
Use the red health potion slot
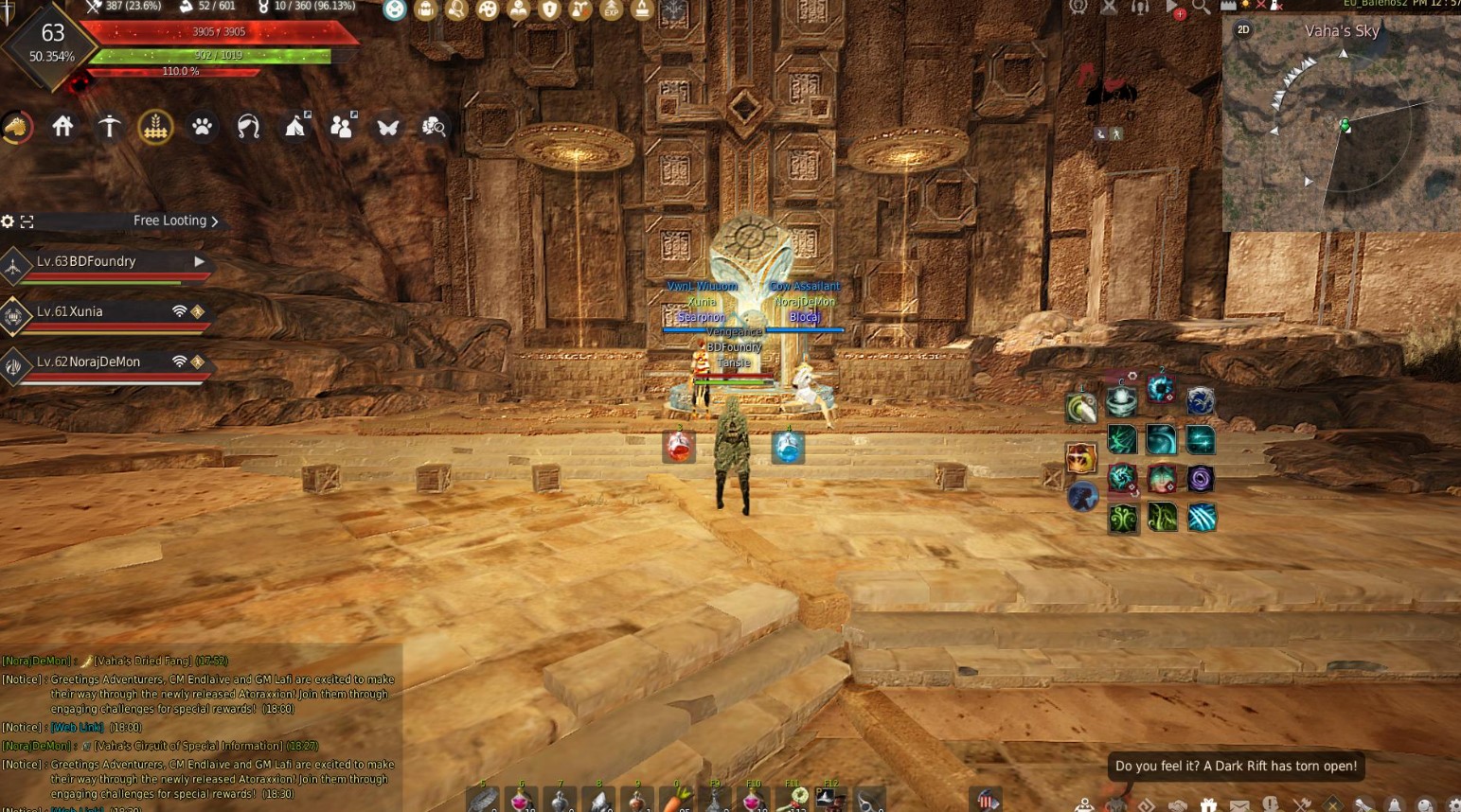click(679, 447)
